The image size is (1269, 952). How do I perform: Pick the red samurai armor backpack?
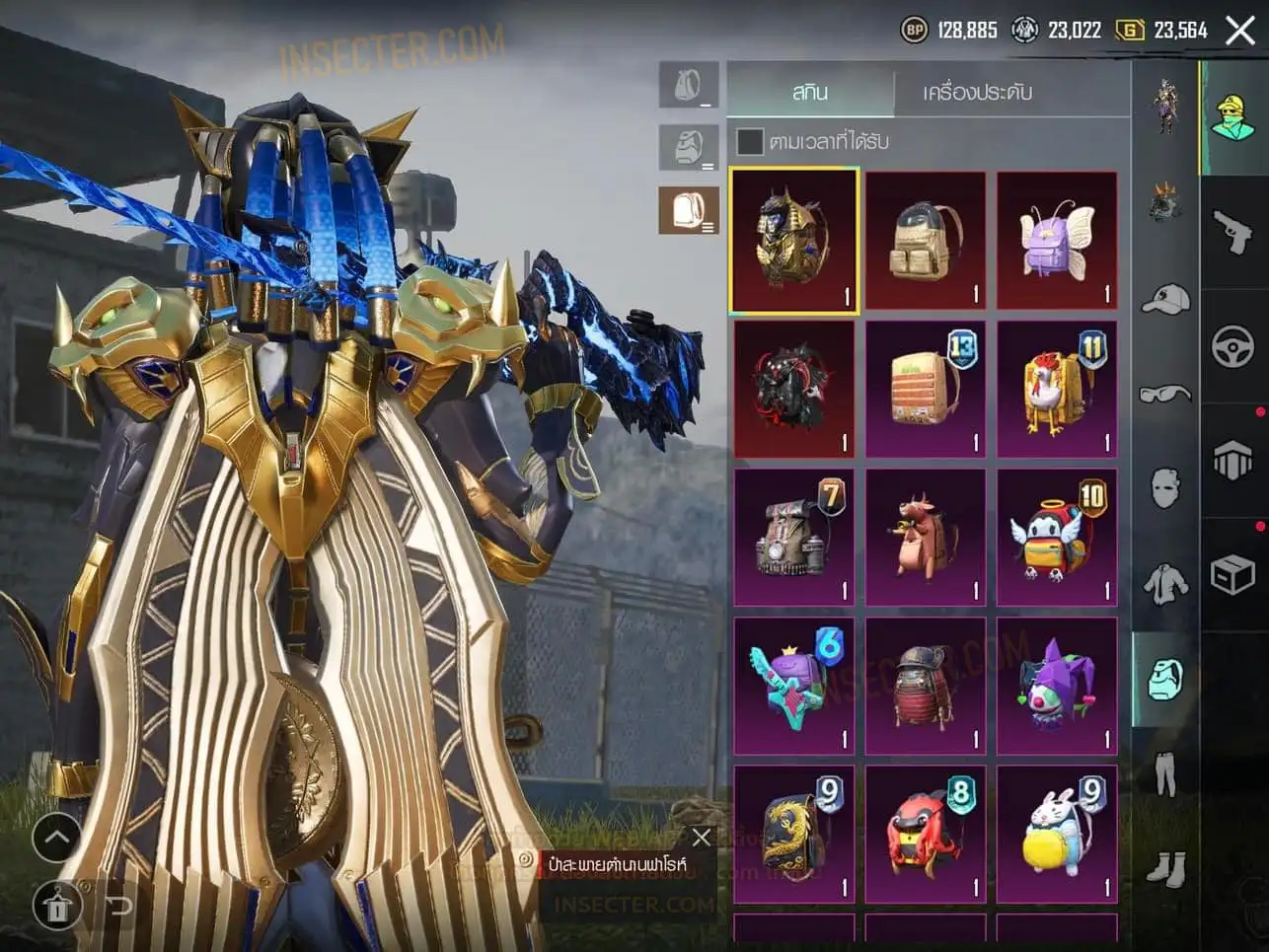coord(926,687)
